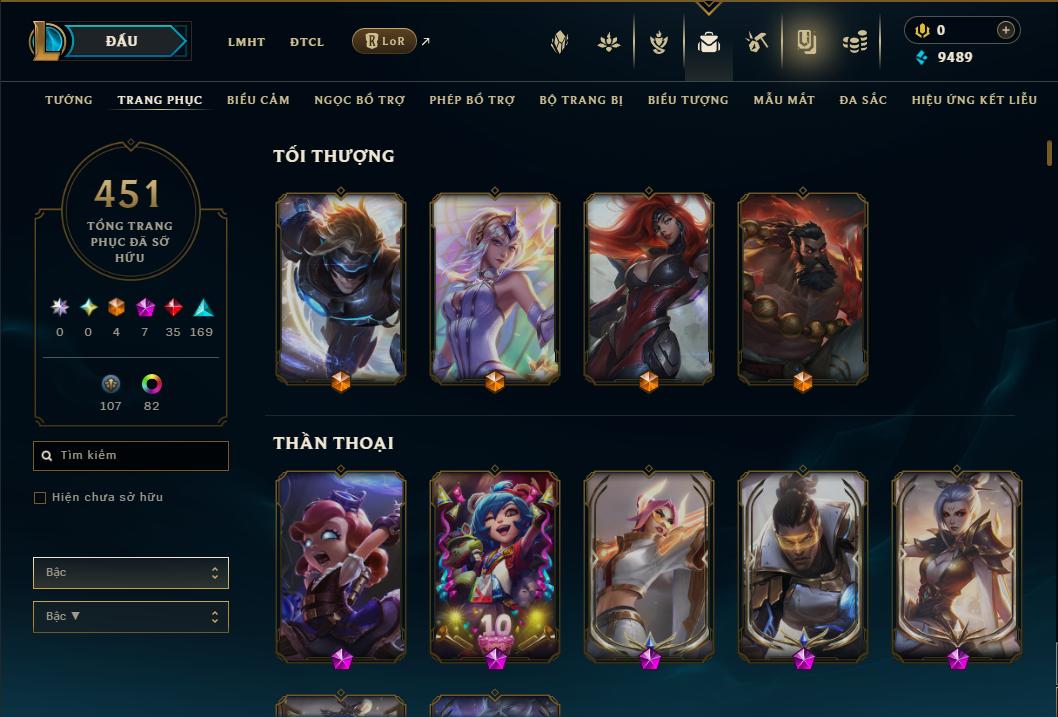Open the ĐTCL section
1058x717 pixels.
pyautogui.click(x=307, y=42)
